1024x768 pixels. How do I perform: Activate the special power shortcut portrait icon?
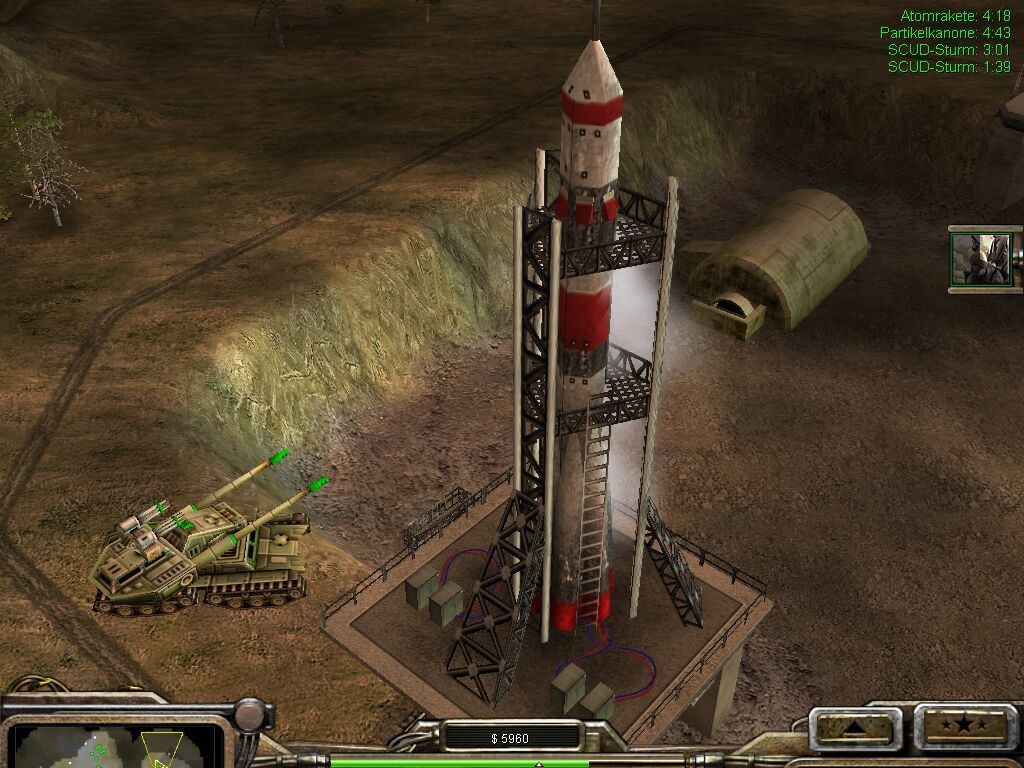click(x=981, y=258)
